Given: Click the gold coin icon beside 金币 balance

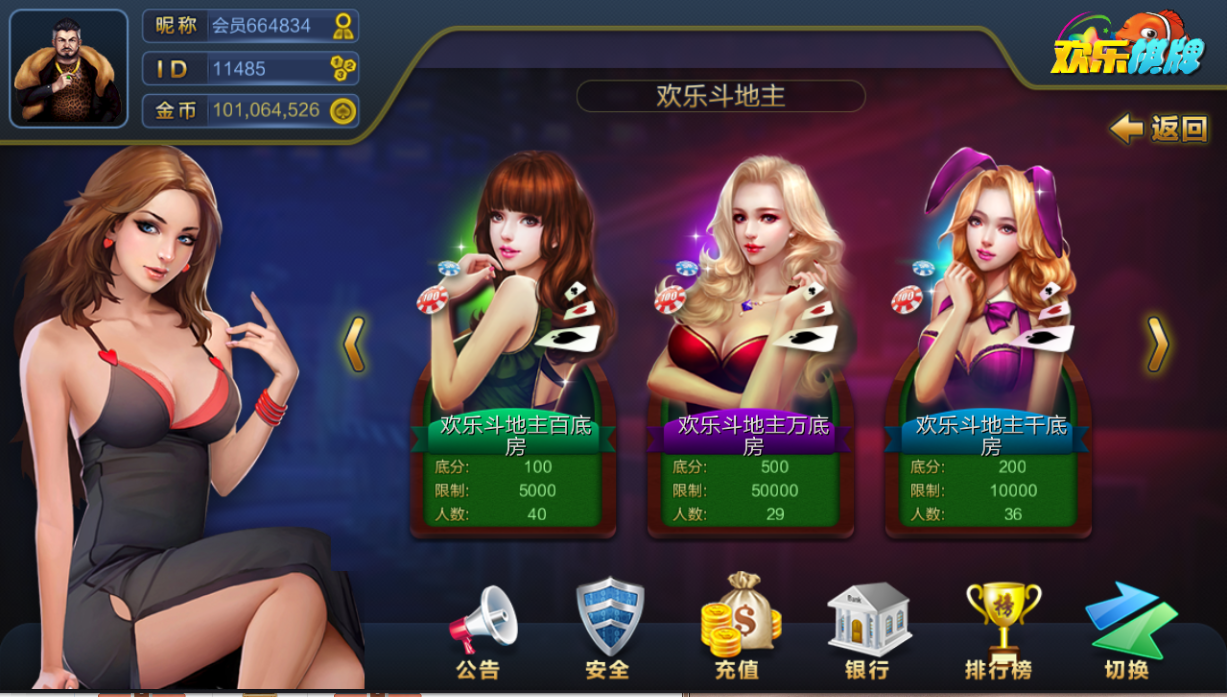Looking at the screenshot, I should 343,110.
